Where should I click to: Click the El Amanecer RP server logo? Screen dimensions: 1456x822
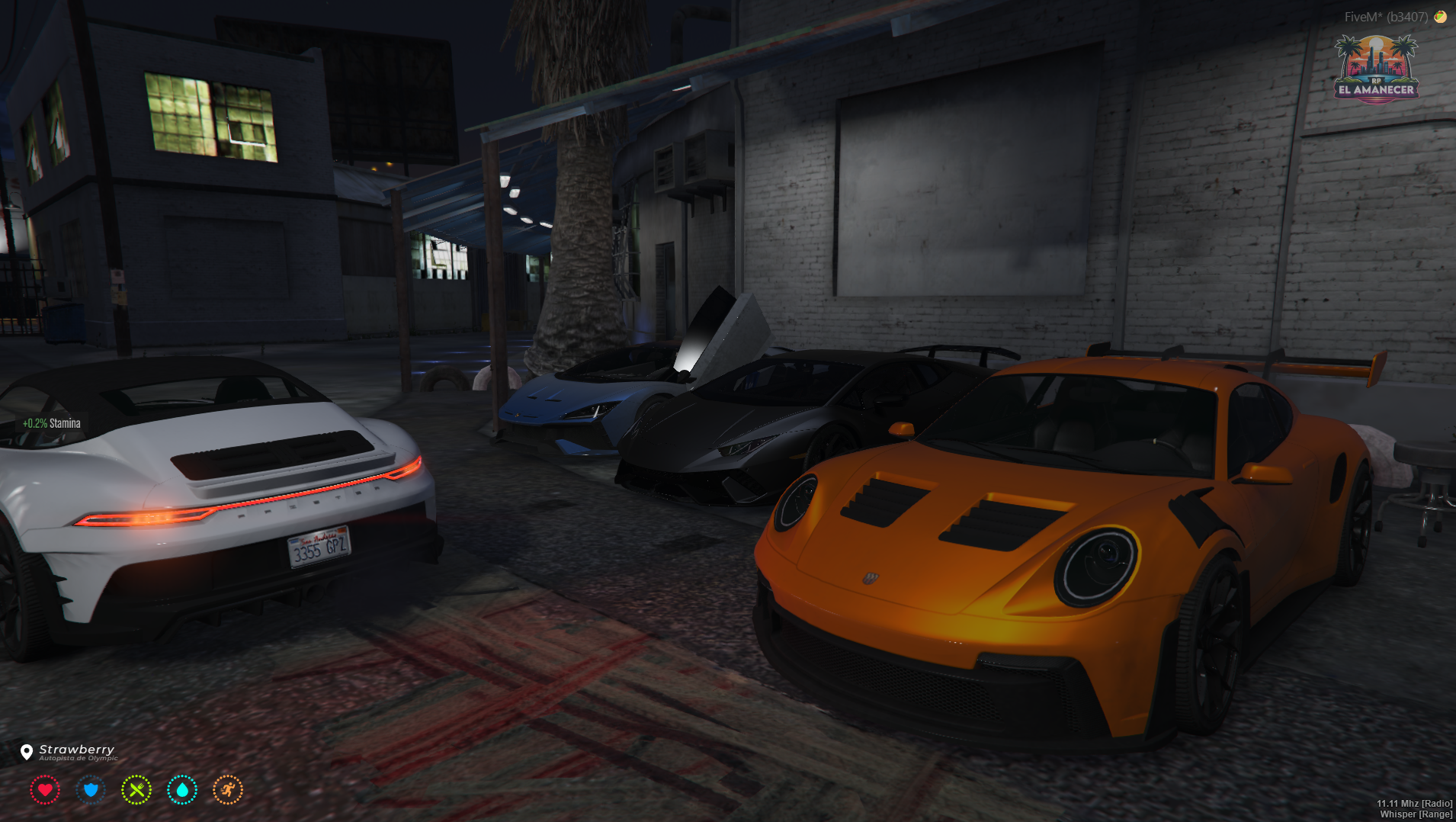(1376, 69)
